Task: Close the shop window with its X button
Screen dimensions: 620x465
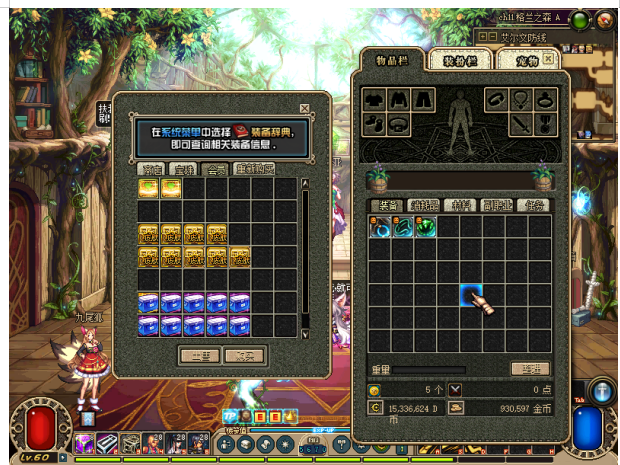Action: [x=304, y=108]
